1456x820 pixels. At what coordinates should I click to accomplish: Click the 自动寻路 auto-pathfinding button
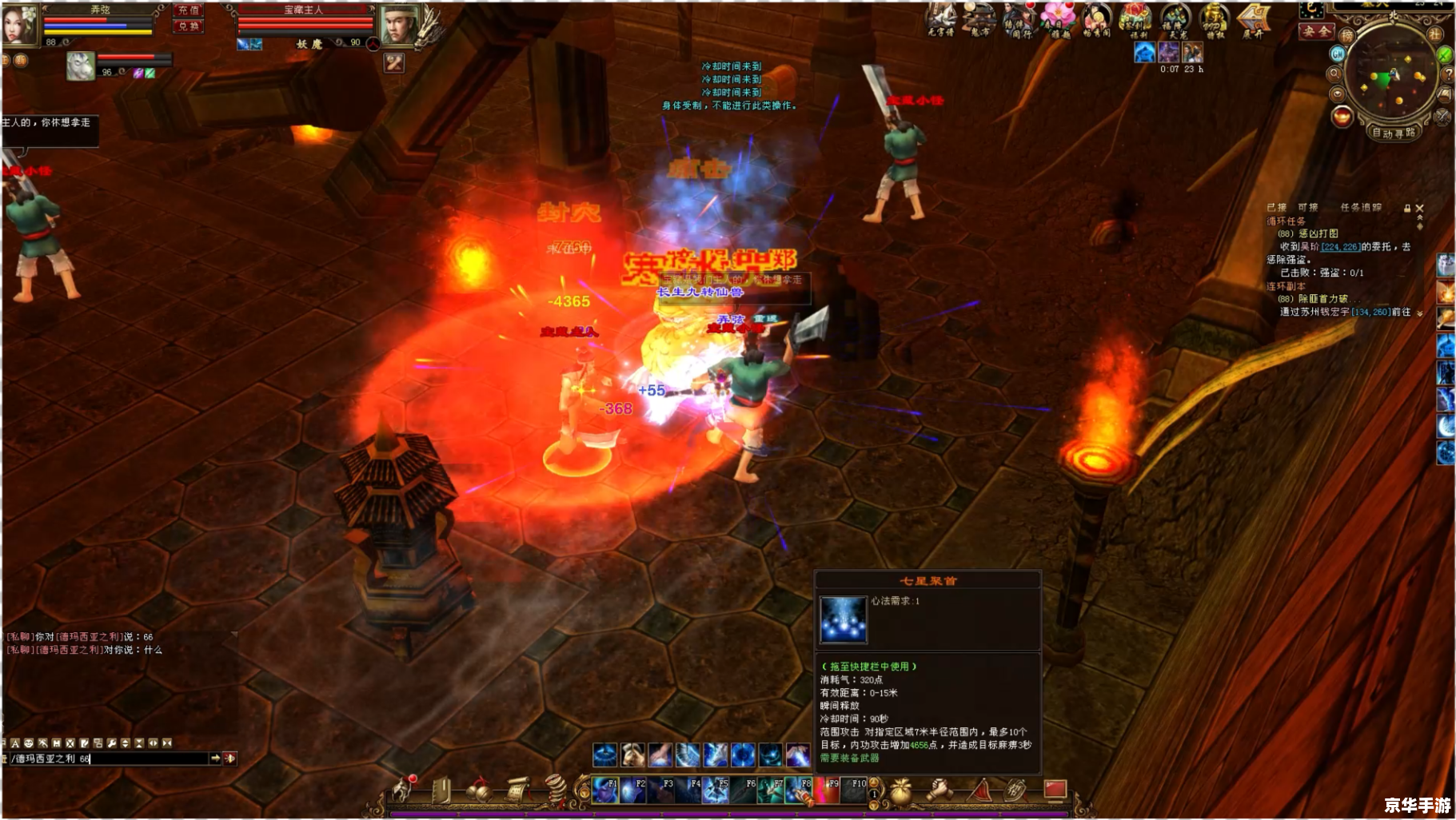[x=1394, y=133]
